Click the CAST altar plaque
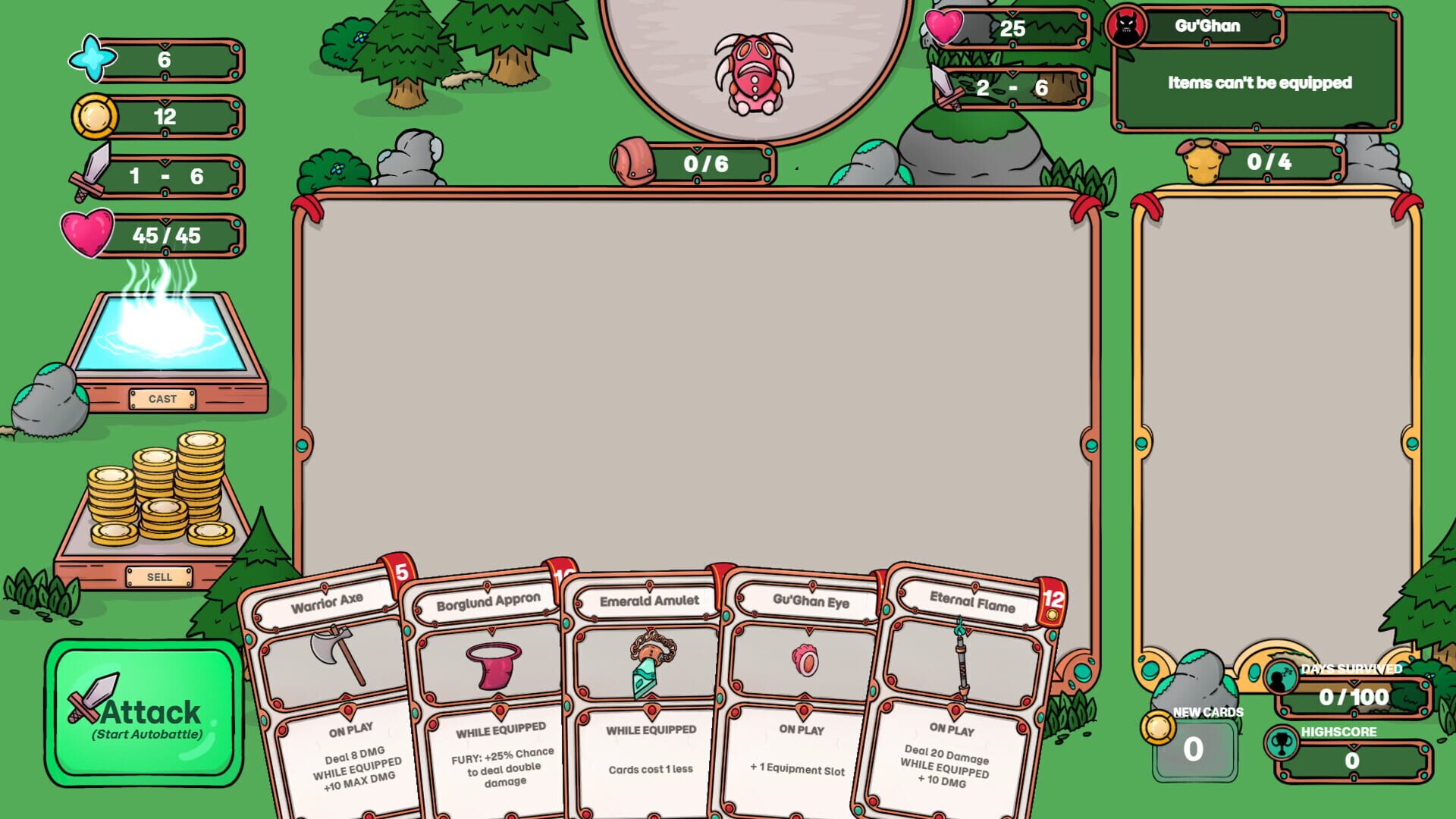1456x819 pixels. (163, 397)
